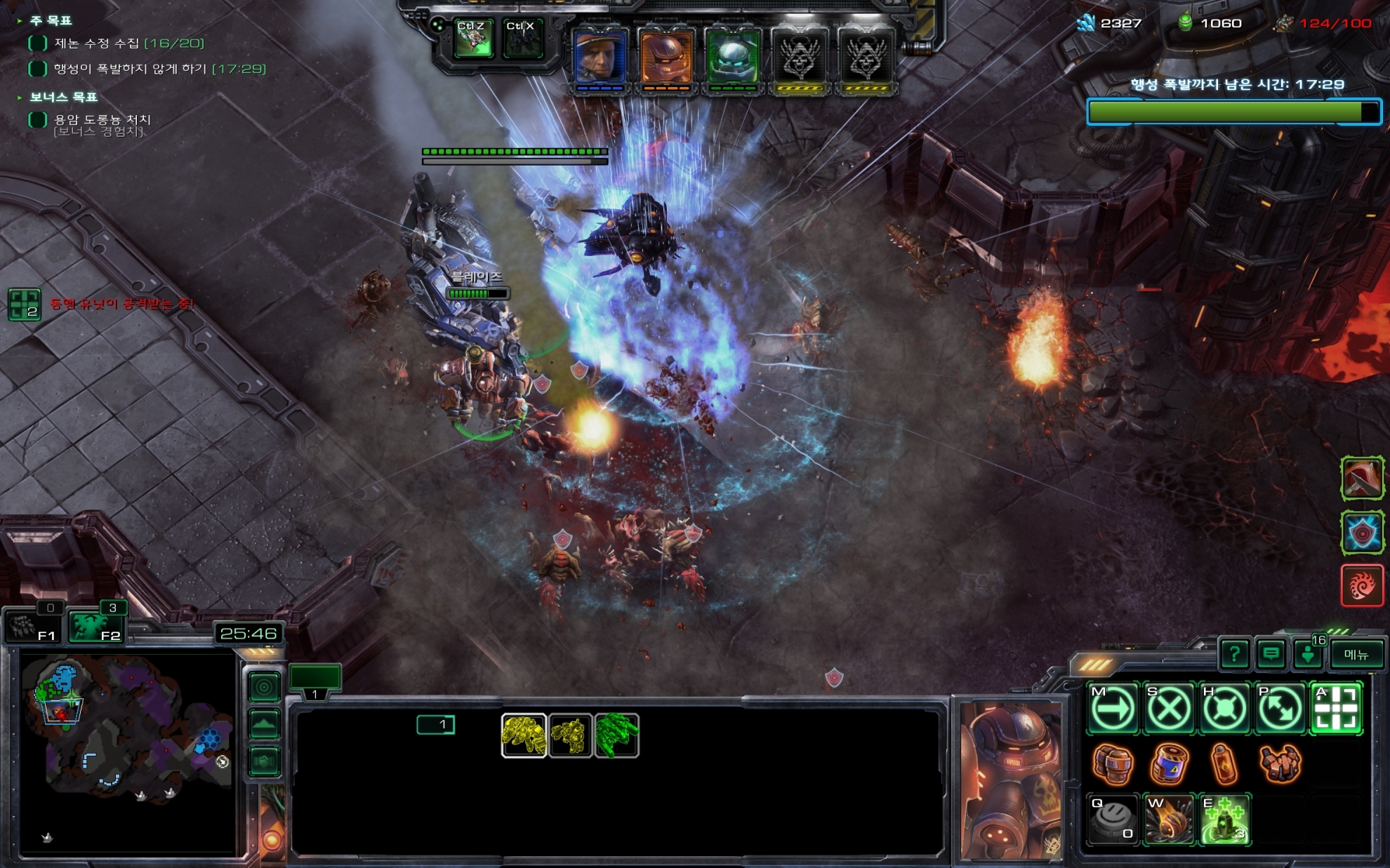Toggle the minimap terrain view button
Image resolution: width=1390 pixels, height=868 pixels.
[264, 724]
